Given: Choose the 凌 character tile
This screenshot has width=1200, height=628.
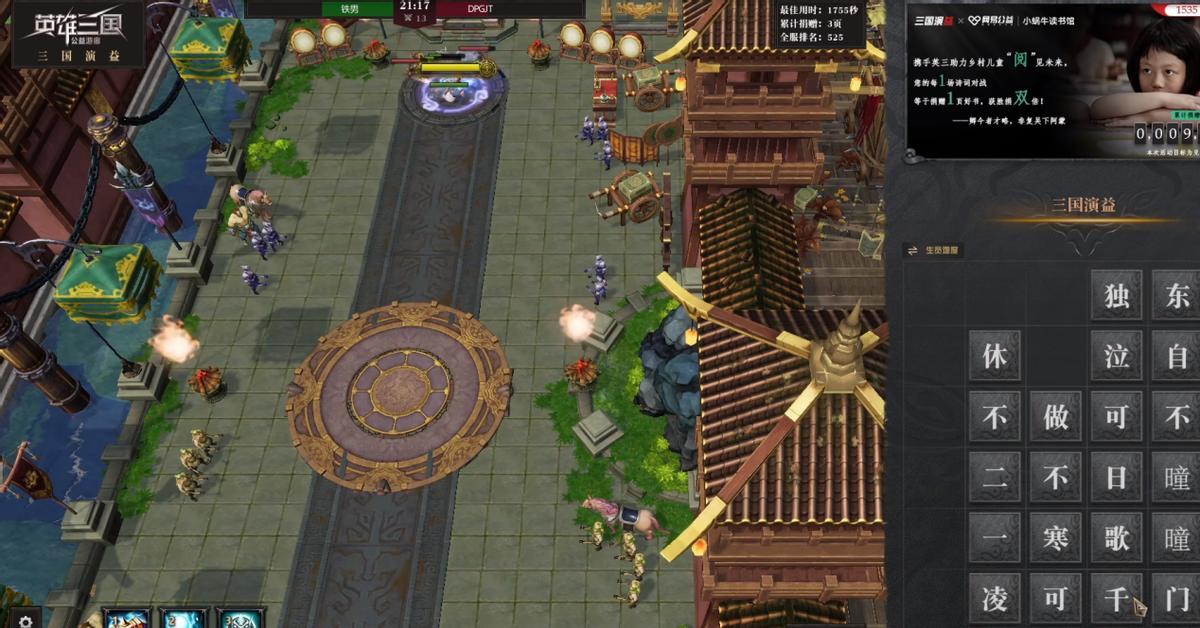Looking at the screenshot, I should (994, 599).
